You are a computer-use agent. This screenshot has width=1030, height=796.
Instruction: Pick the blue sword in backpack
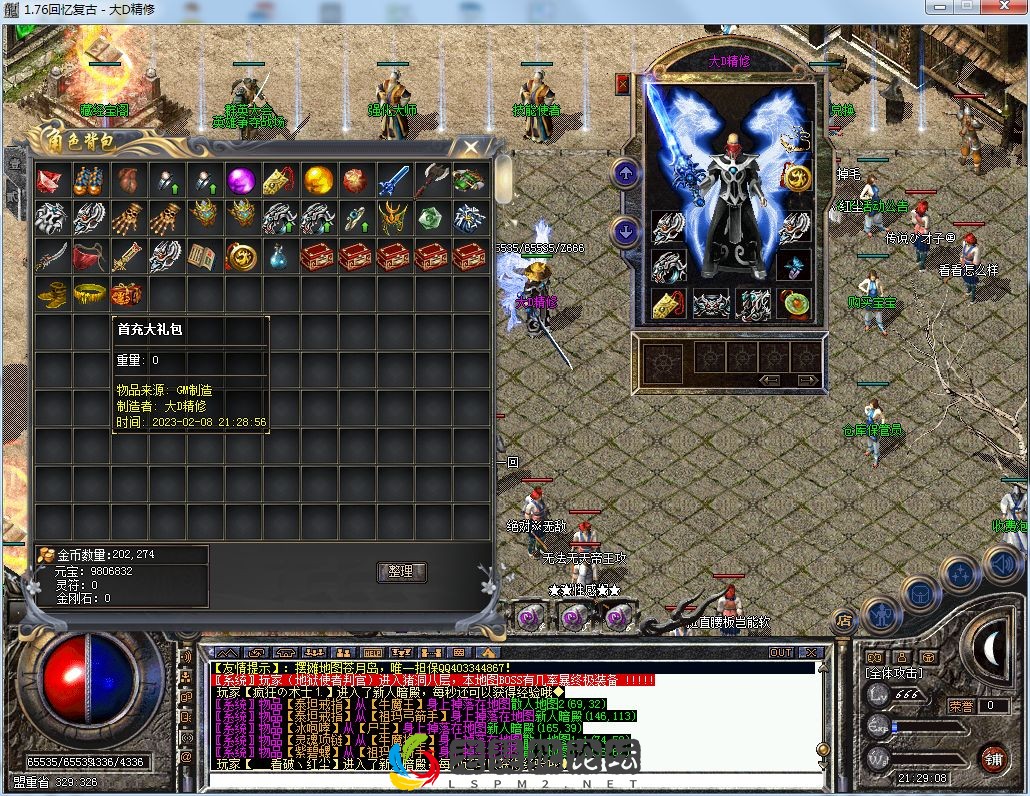tap(393, 181)
